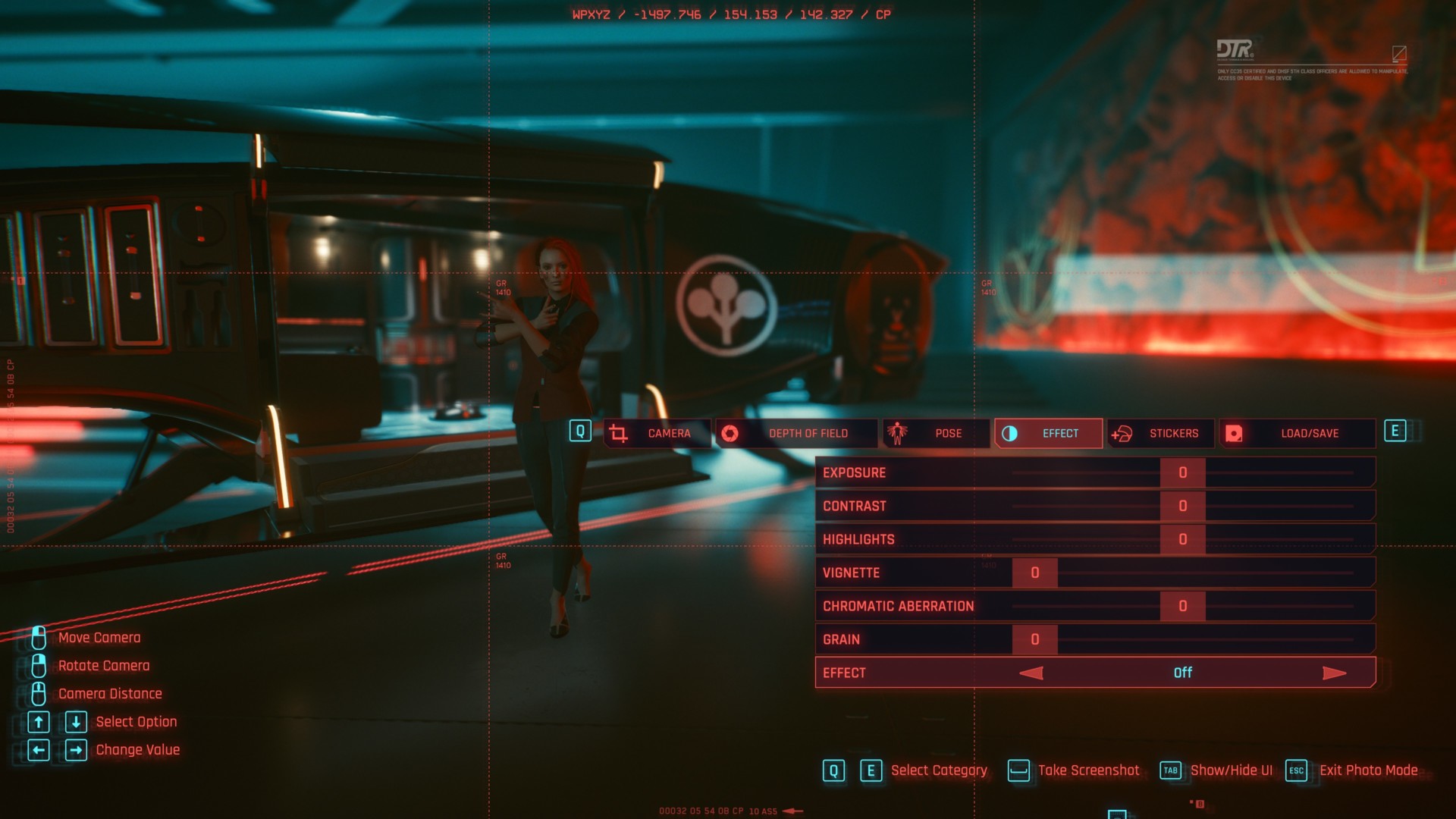Select the Pose tab

[x=936, y=433]
